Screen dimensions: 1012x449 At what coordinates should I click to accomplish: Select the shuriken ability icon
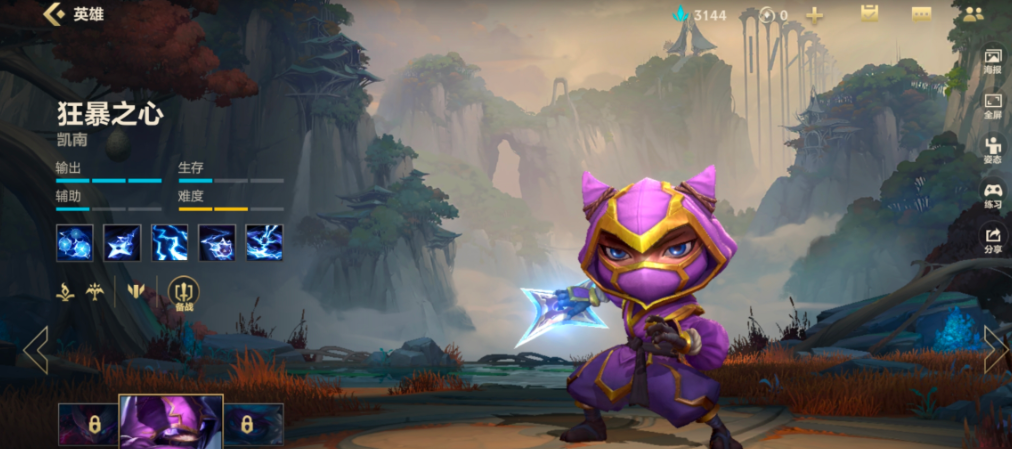(x=122, y=242)
